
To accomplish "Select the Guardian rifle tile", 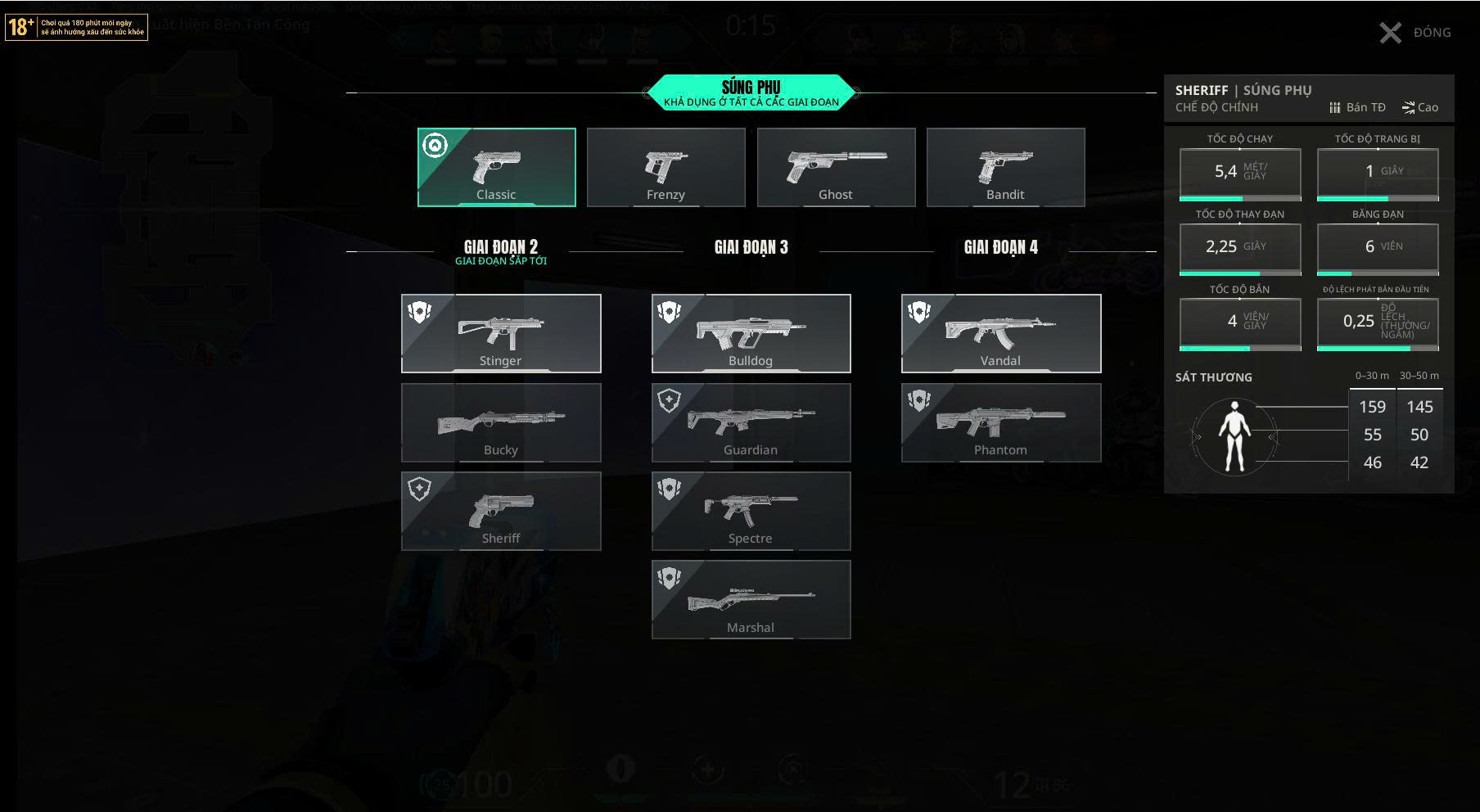I will coord(751,422).
